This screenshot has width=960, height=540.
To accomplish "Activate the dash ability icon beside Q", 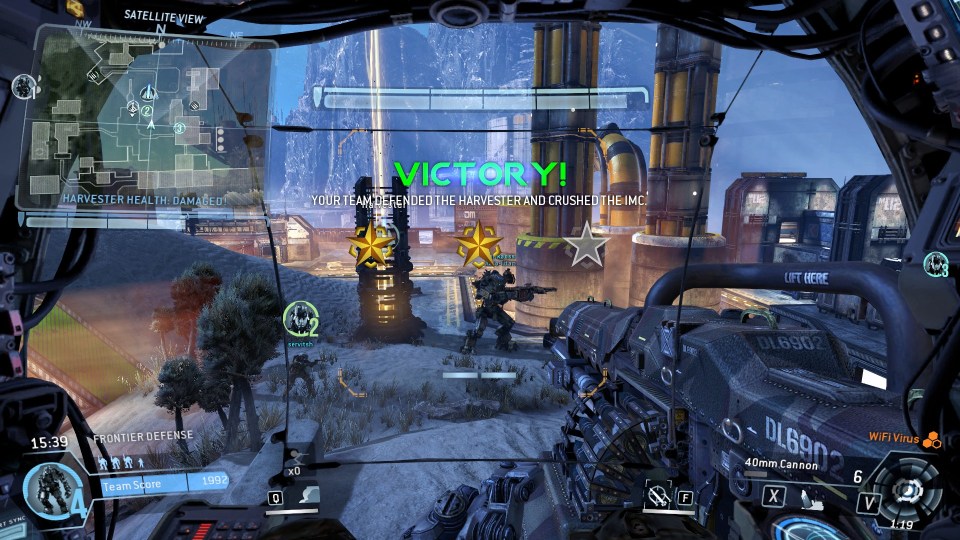I will [x=309, y=494].
